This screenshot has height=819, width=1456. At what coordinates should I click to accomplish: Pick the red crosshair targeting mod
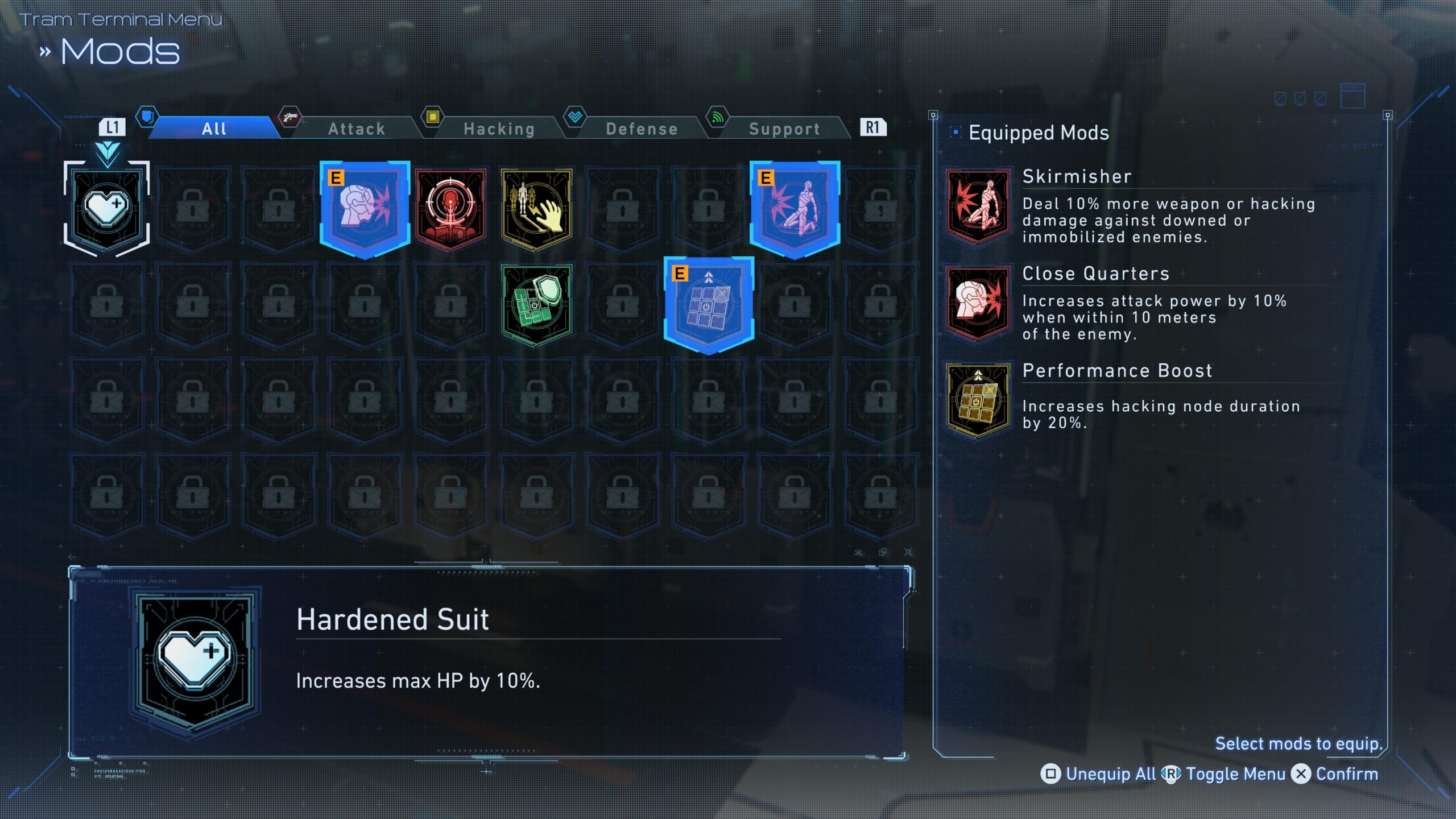tap(450, 209)
